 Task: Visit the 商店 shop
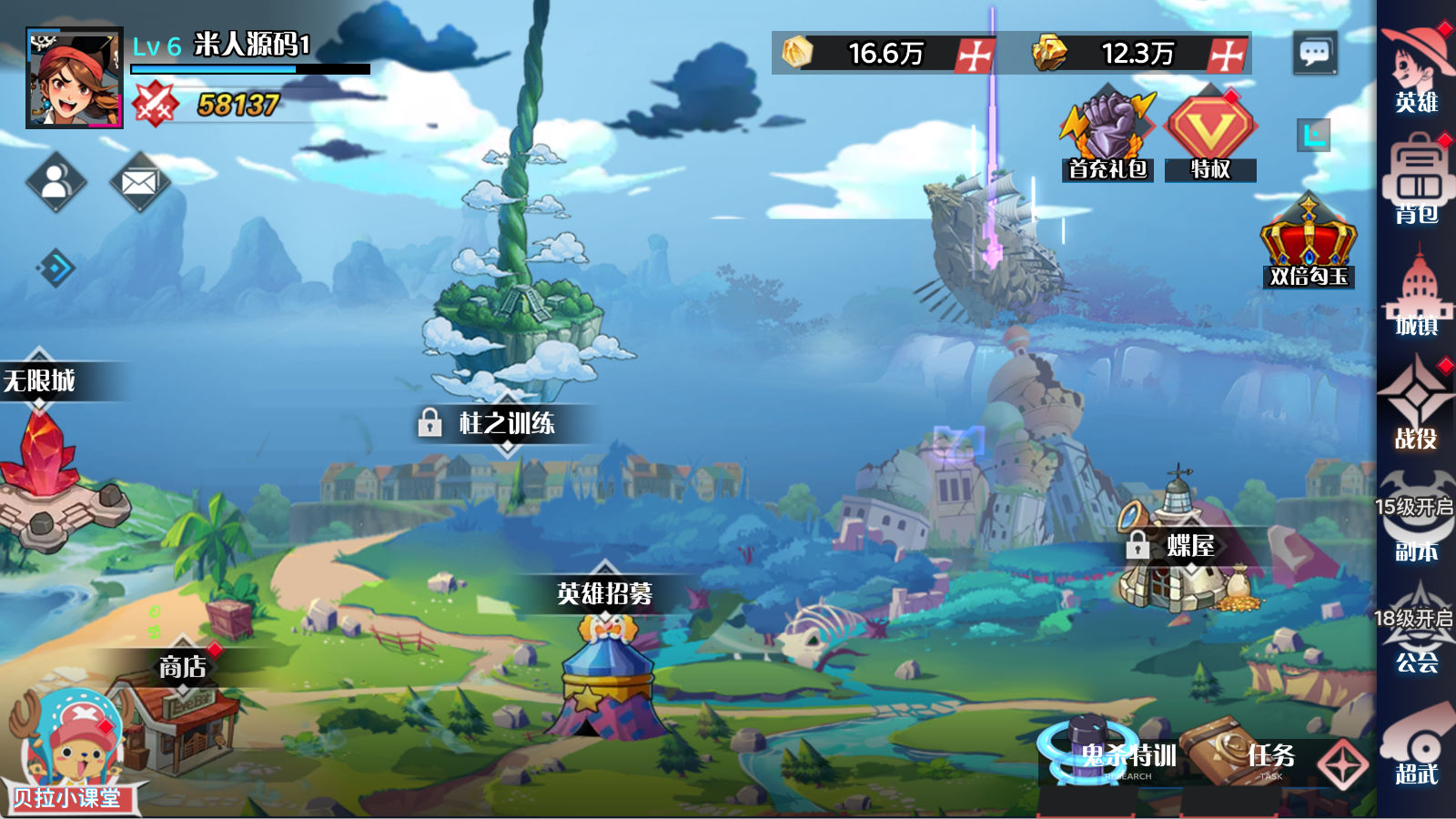pyautogui.click(x=182, y=710)
